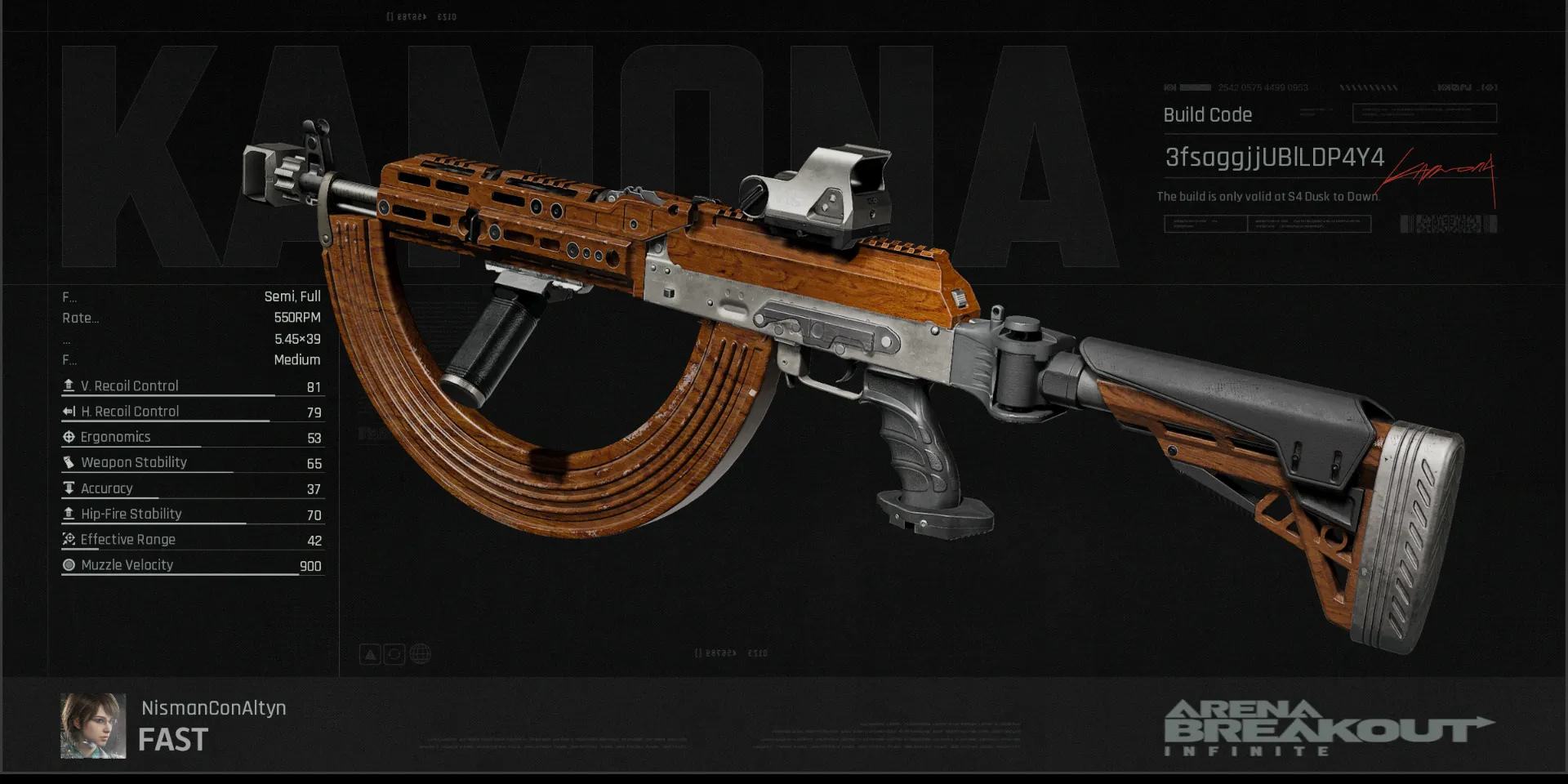Click the build code 3fsaggjjUBlLDP4Y4
This screenshot has width=1568, height=784.
point(1274,157)
